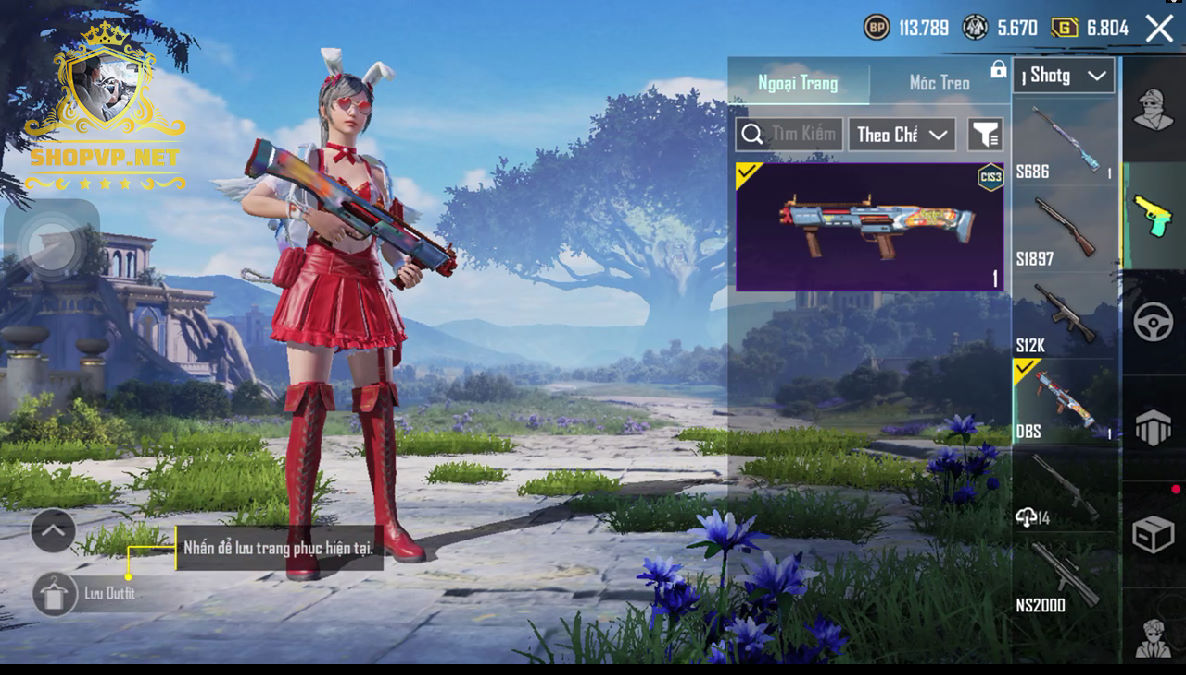This screenshot has height=675, width=1186.
Task: Expand the up-arrow circle button
Action: coord(53,531)
